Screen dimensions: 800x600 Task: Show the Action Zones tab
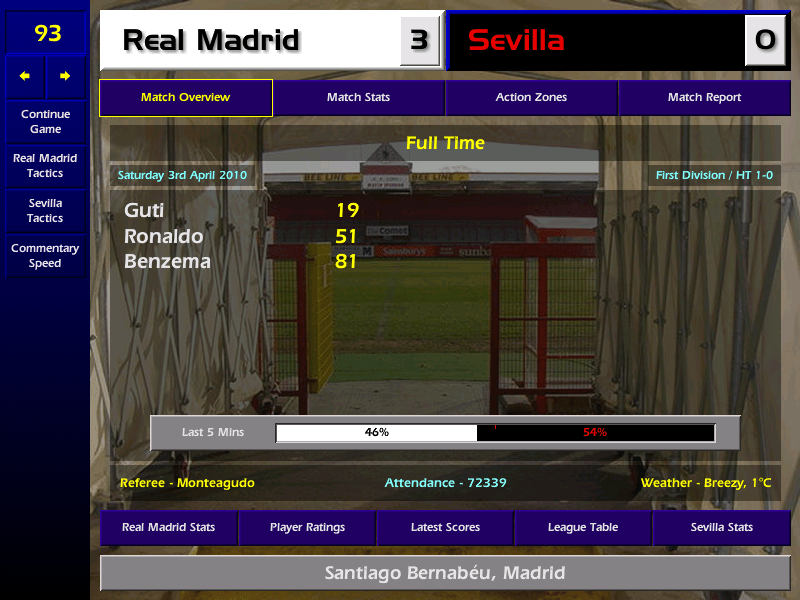[x=531, y=98]
